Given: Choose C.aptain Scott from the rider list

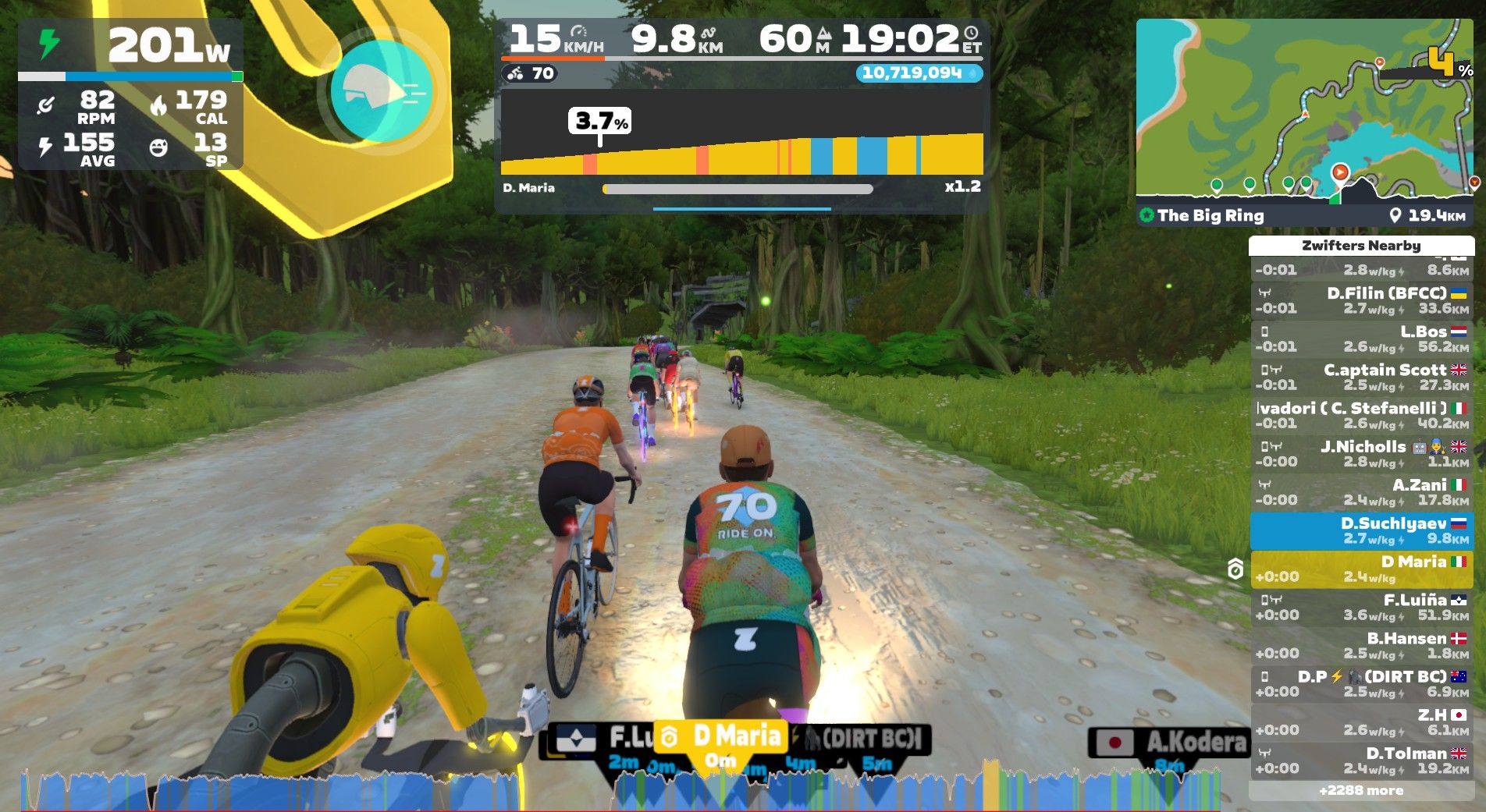Looking at the screenshot, I should click(x=1361, y=377).
